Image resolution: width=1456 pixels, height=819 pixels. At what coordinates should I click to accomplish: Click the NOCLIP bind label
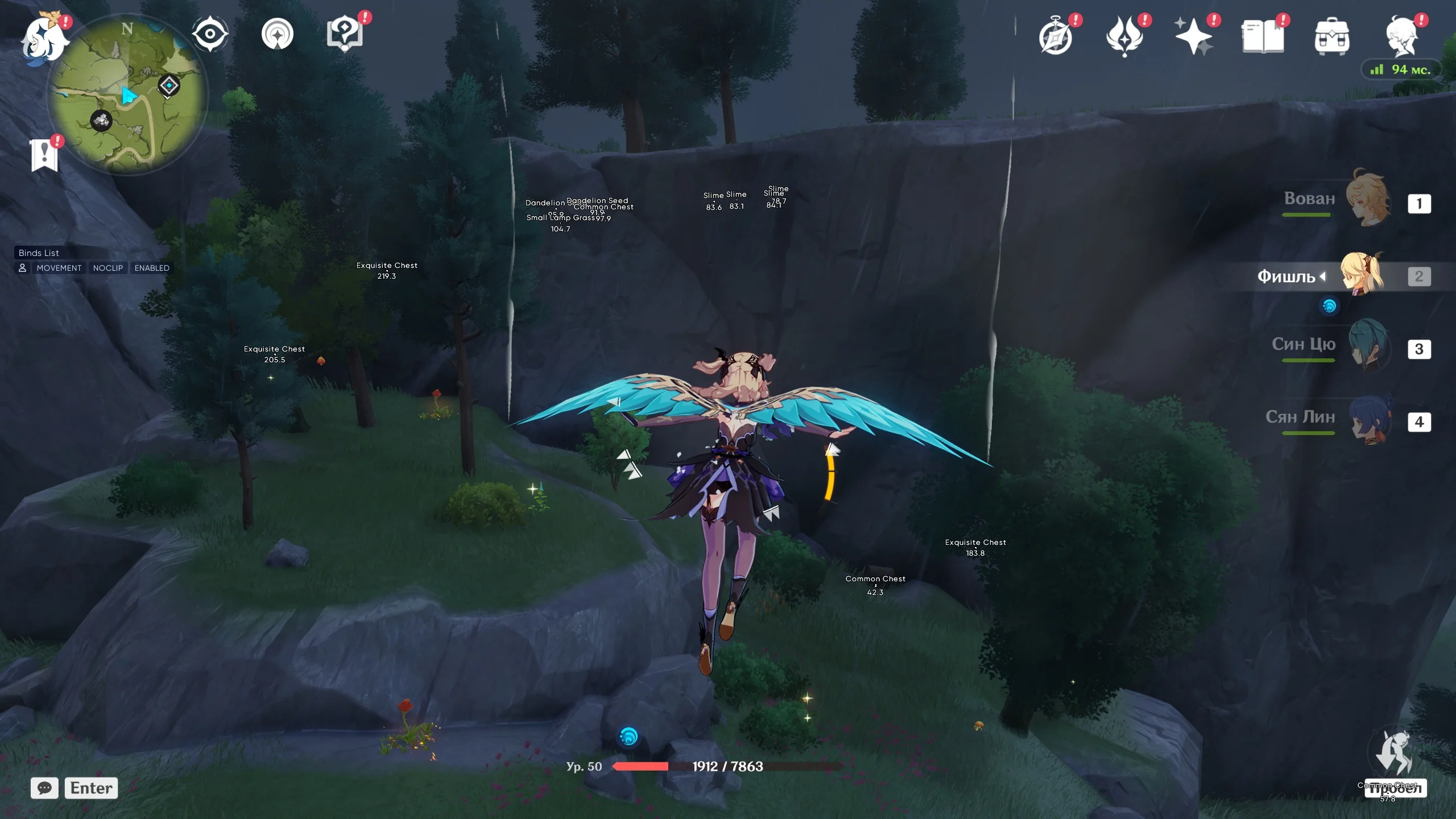tap(108, 268)
